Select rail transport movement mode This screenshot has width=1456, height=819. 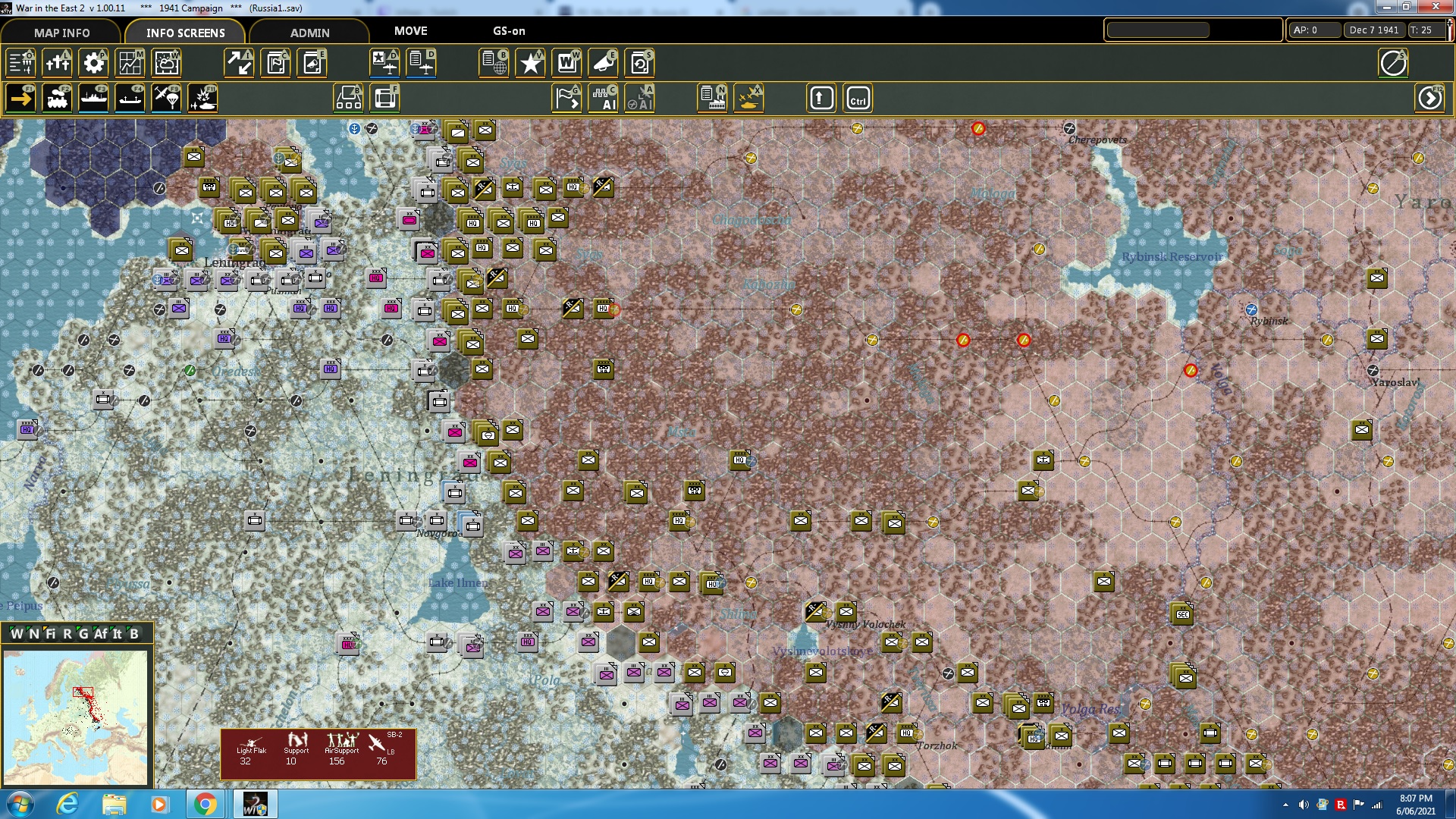tap(57, 98)
